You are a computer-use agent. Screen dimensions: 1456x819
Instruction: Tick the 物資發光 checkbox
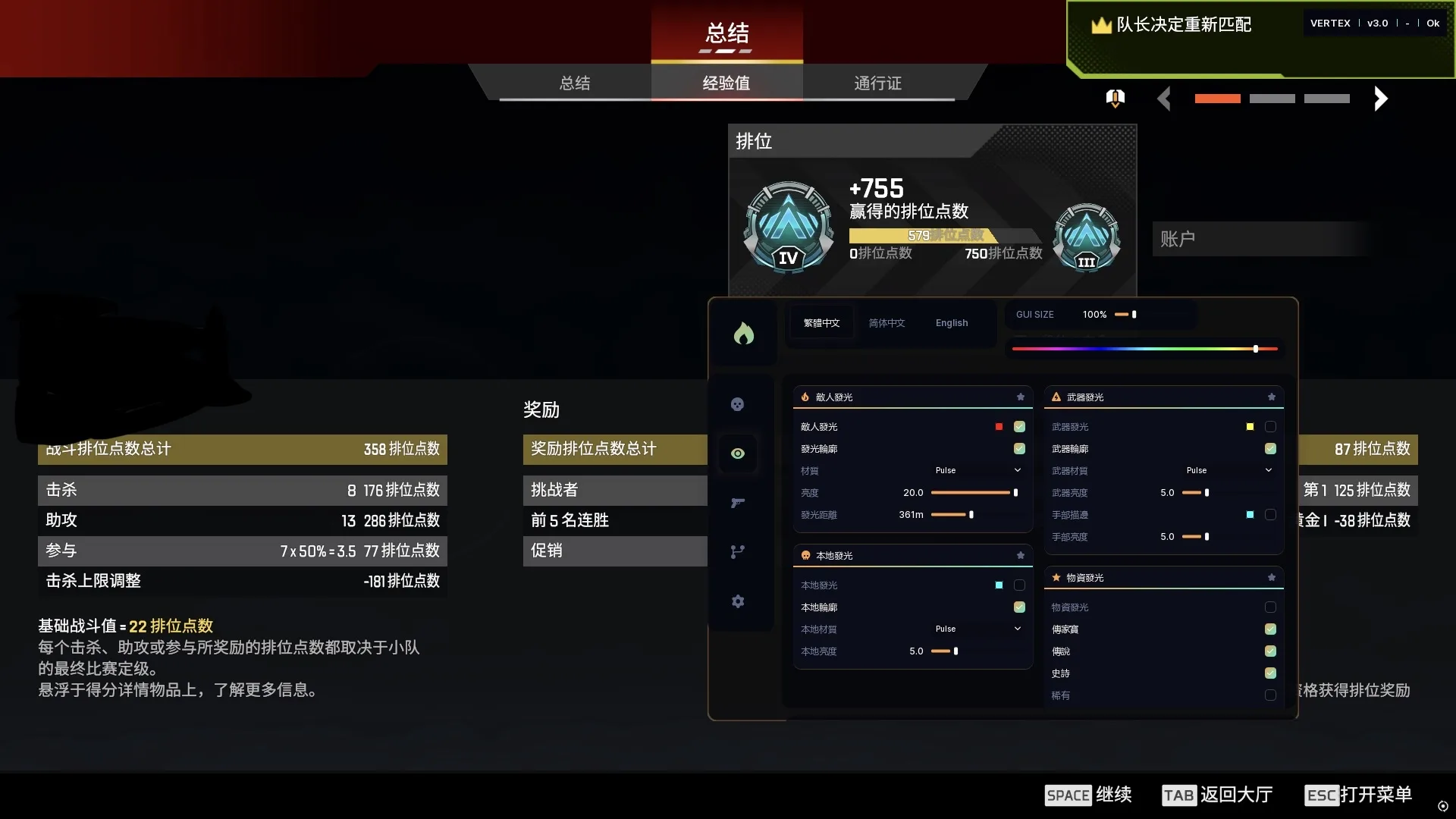[x=1270, y=607]
